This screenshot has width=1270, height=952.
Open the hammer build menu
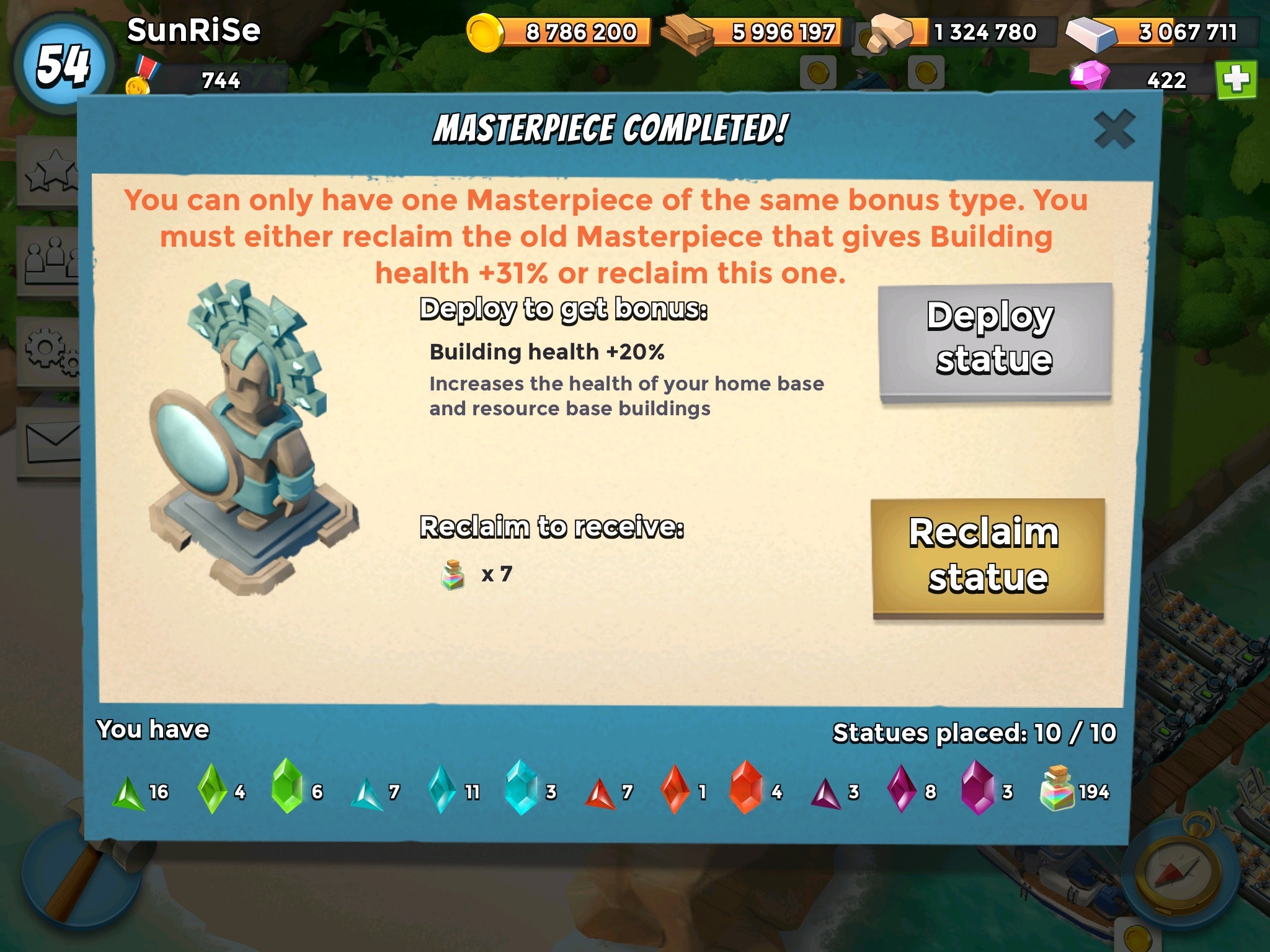[x=68, y=880]
